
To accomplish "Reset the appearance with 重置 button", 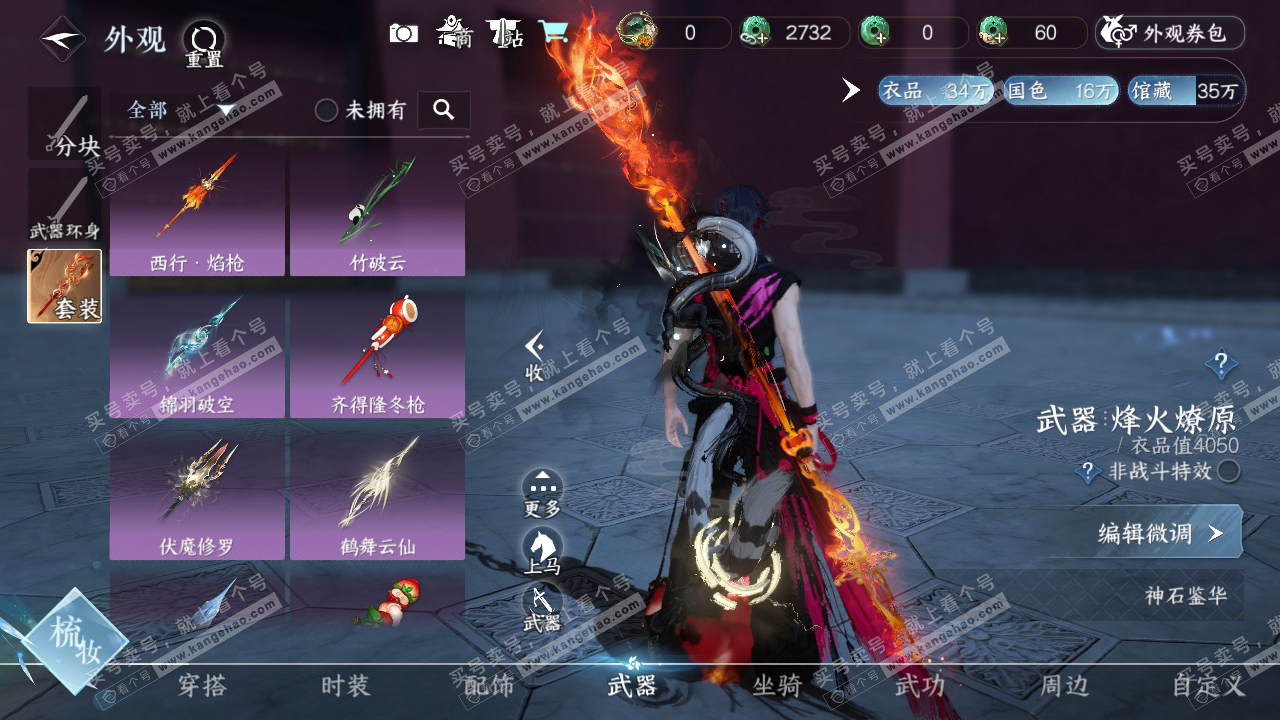I will pos(204,43).
